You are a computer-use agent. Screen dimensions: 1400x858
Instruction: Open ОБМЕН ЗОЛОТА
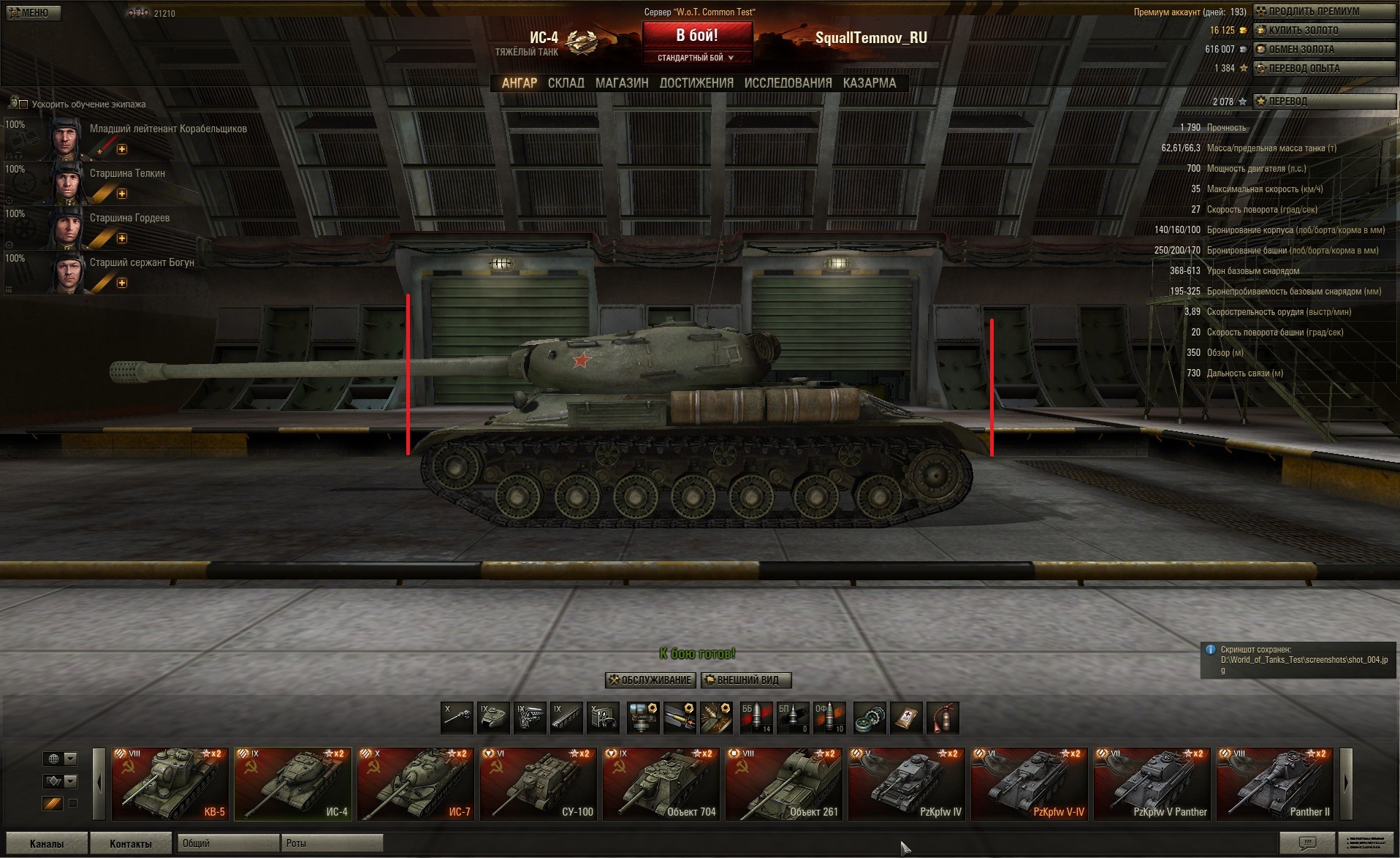1324,49
